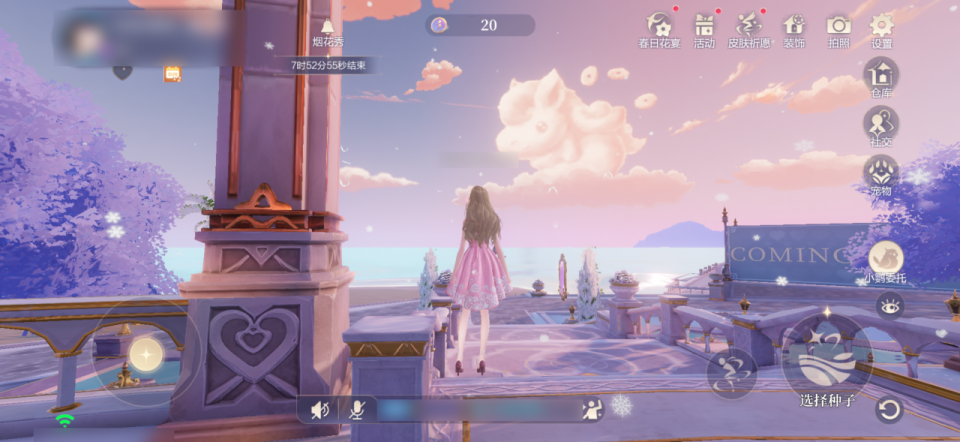Open 小鹦委托 commission button
The height and width of the screenshot is (442, 960).
click(x=885, y=260)
